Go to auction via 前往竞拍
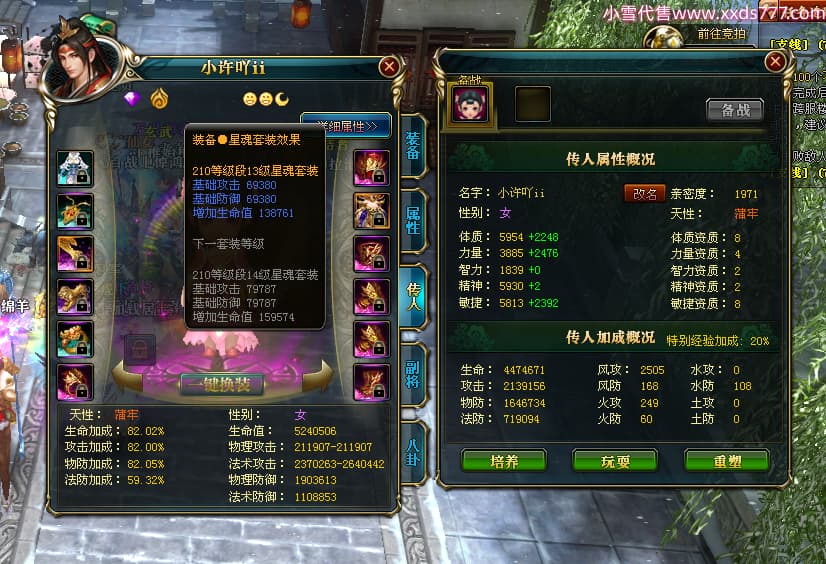The width and height of the screenshot is (826, 564). pyautogui.click(x=722, y=34)
